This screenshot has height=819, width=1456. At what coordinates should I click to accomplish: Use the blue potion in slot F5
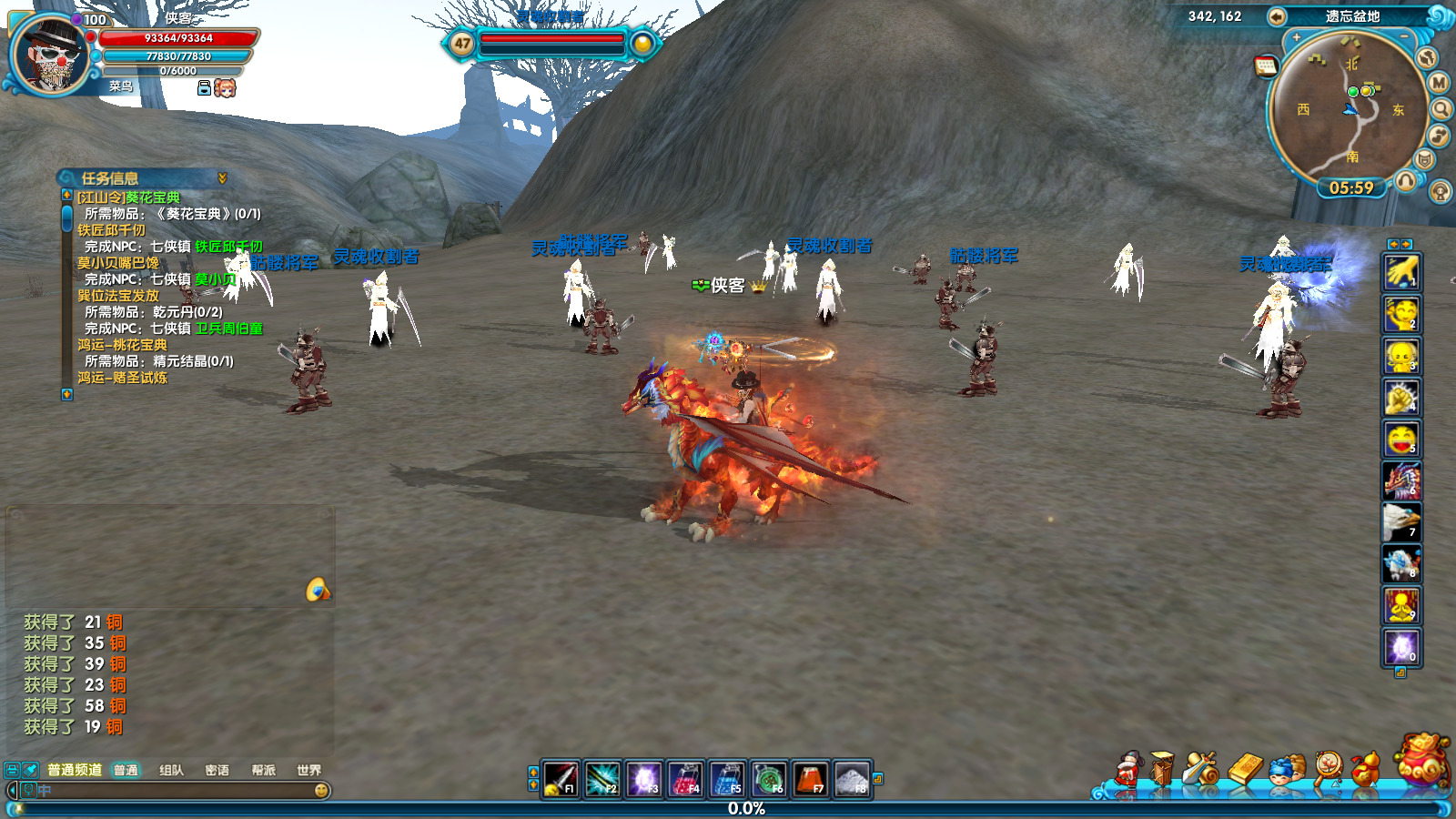(x=727, y=780)
